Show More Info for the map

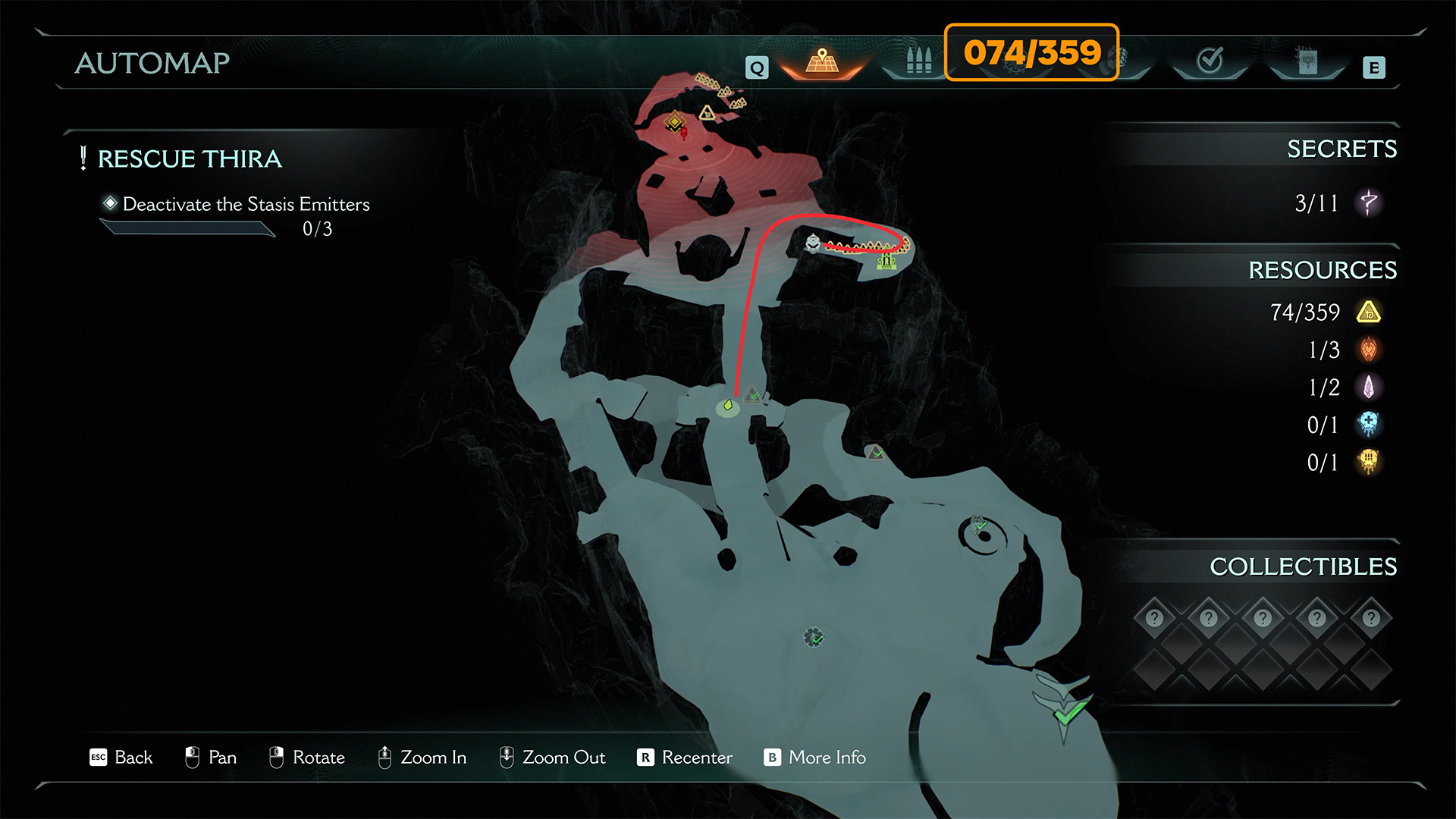(815, 758)
